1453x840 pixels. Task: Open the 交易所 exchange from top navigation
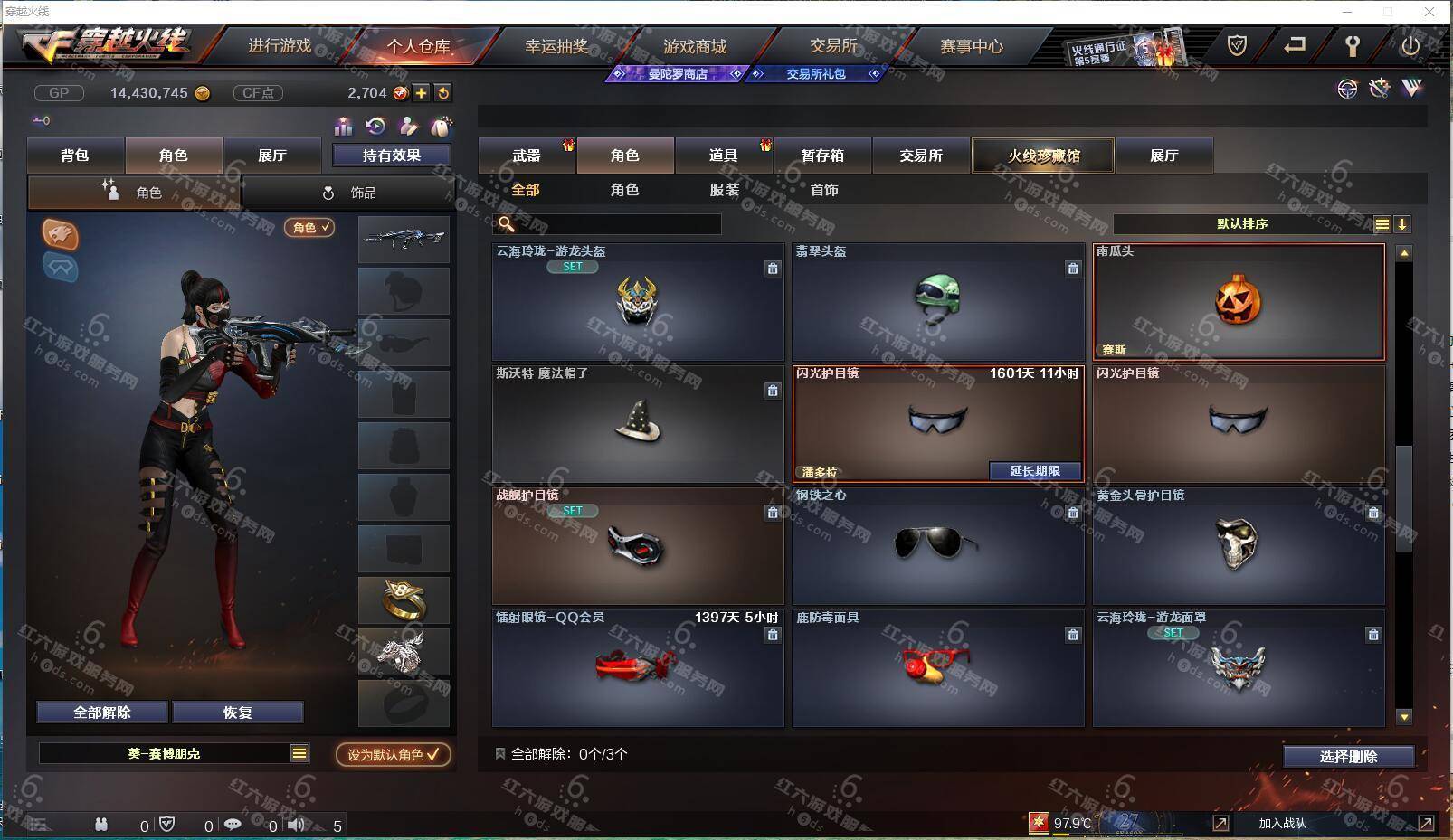(832, 46)
